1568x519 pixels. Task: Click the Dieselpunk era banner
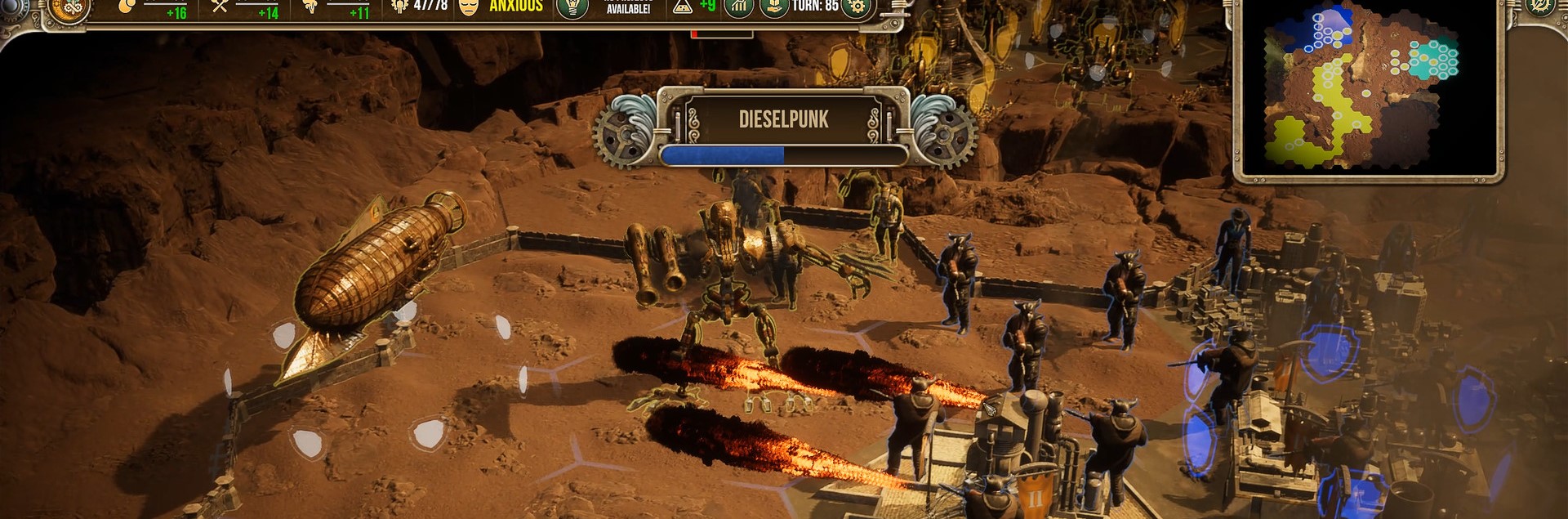point(783,119)
